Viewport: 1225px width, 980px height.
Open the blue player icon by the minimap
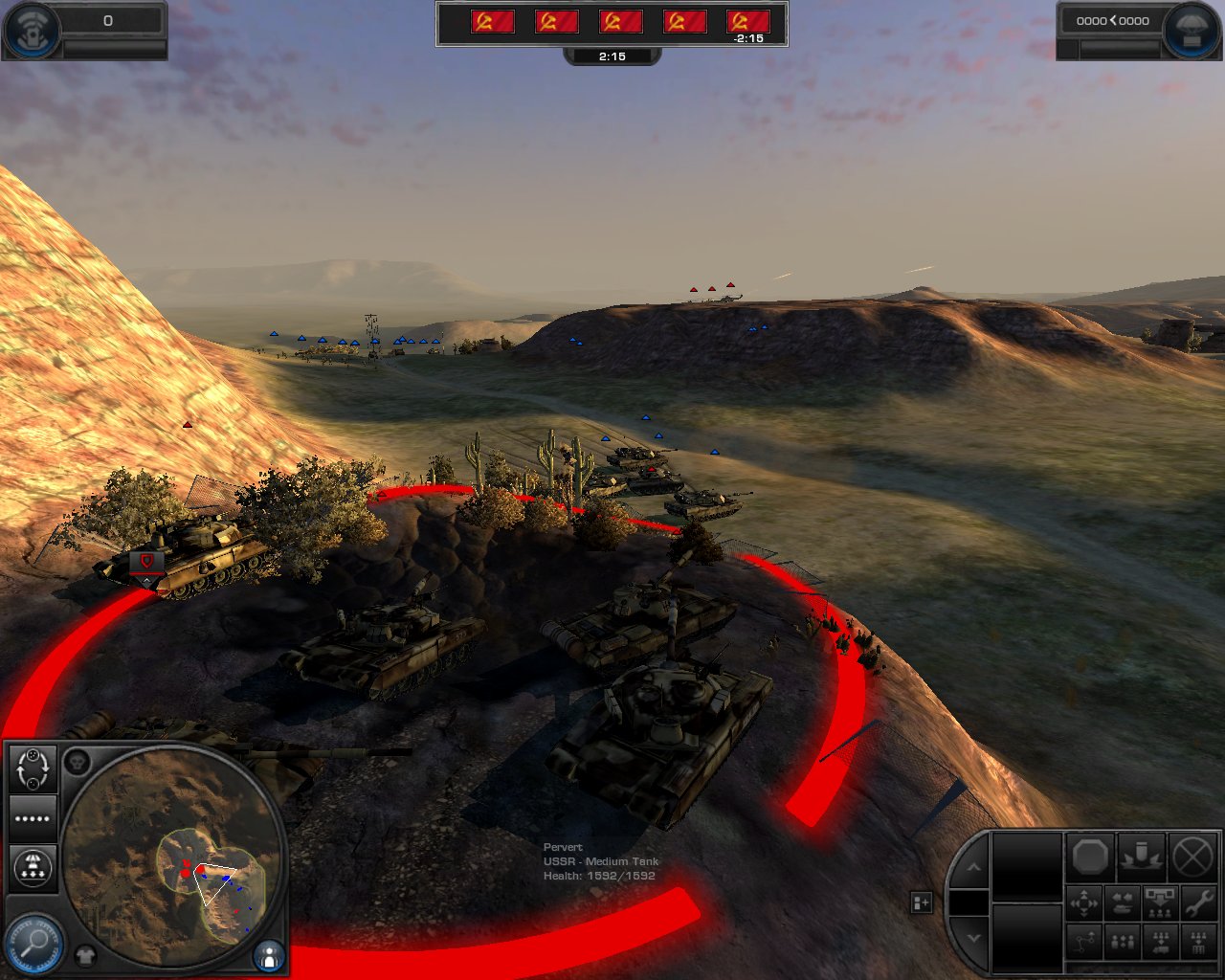tap(269, 955)
